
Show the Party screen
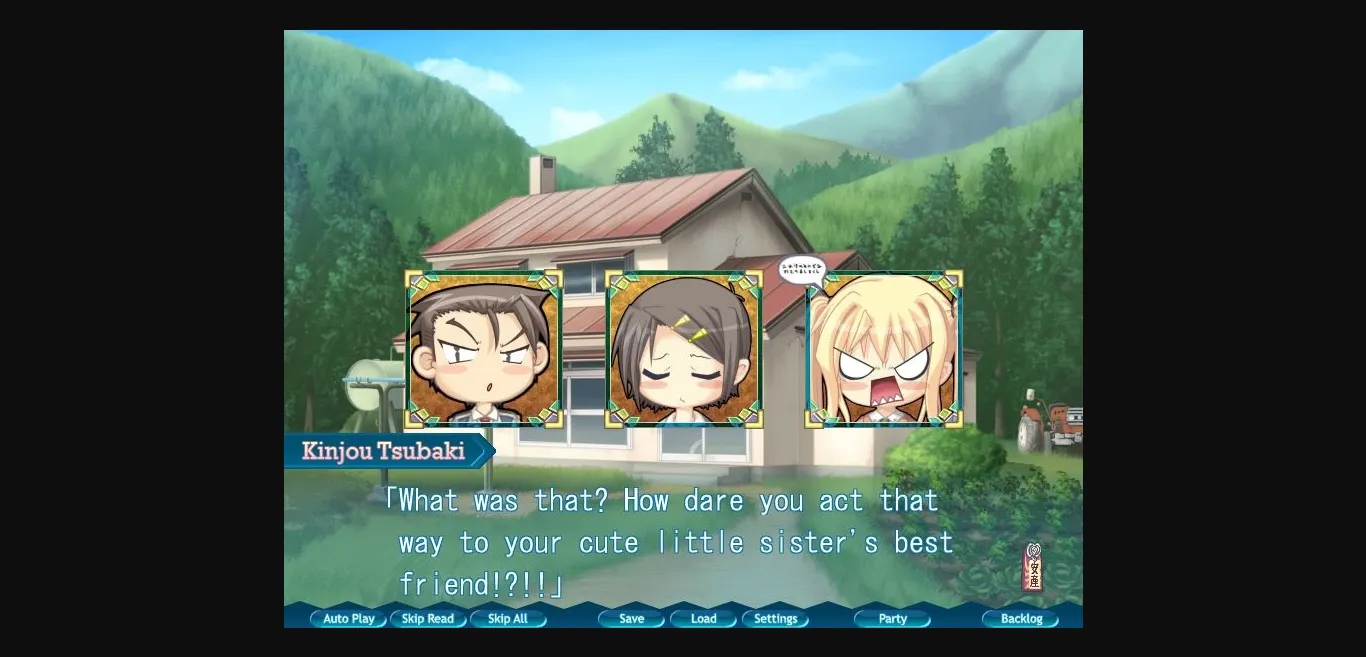click(893, 619)
